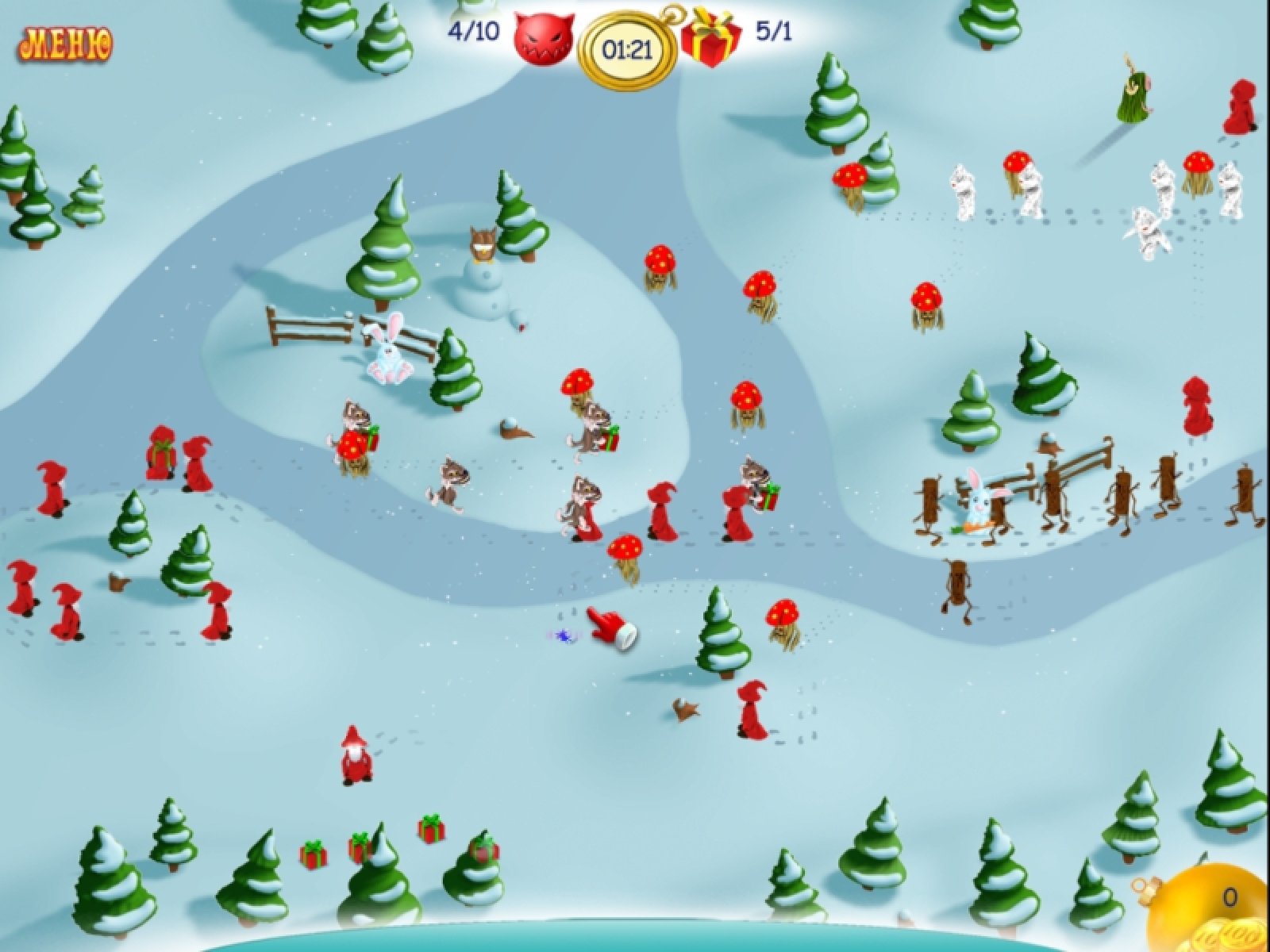Open the МЕНЮ menu
This screenshot has height=952, width=1270.
click(x=67, y=43)
